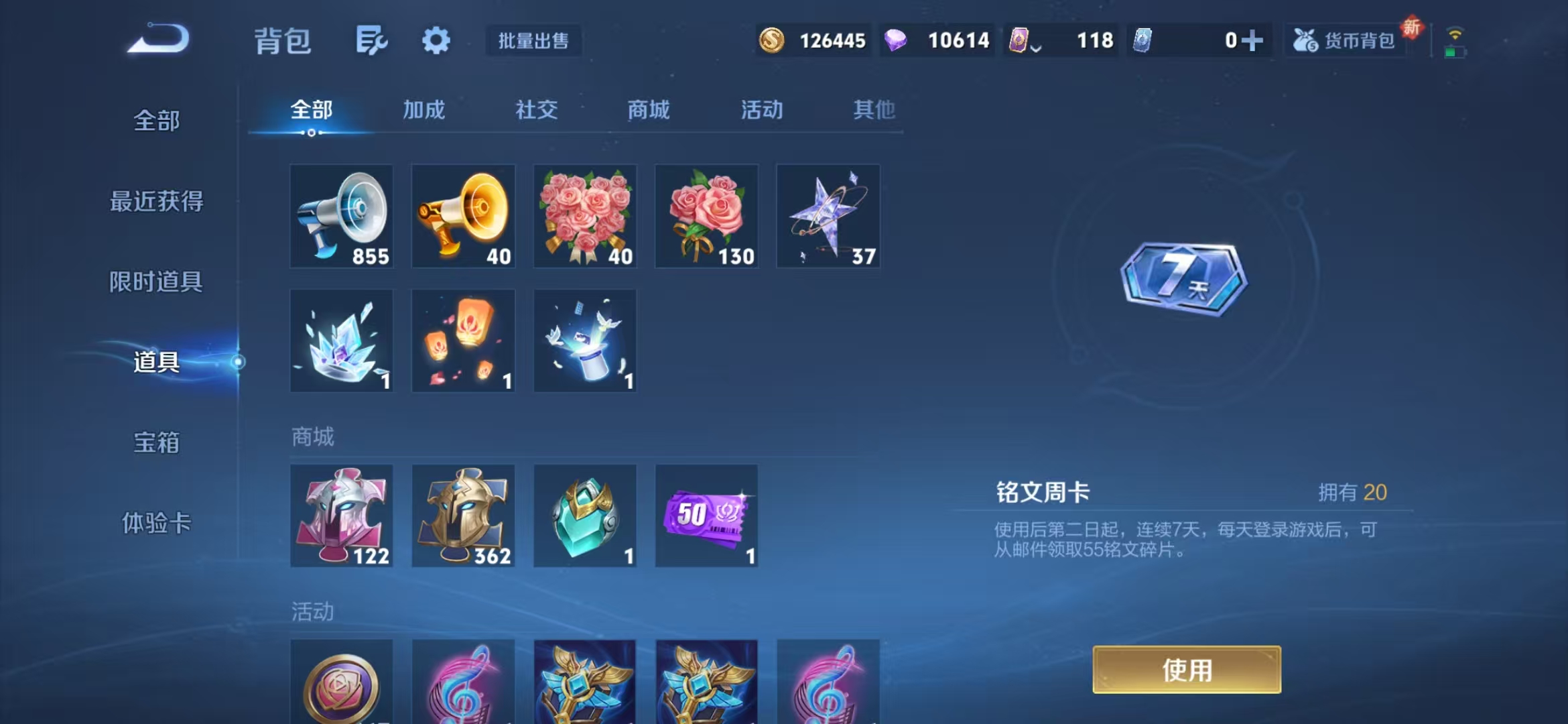Open the settings gear icon
Image resolution: width=1568 pixels, height=724 pixels.
(x=436, y=40)
